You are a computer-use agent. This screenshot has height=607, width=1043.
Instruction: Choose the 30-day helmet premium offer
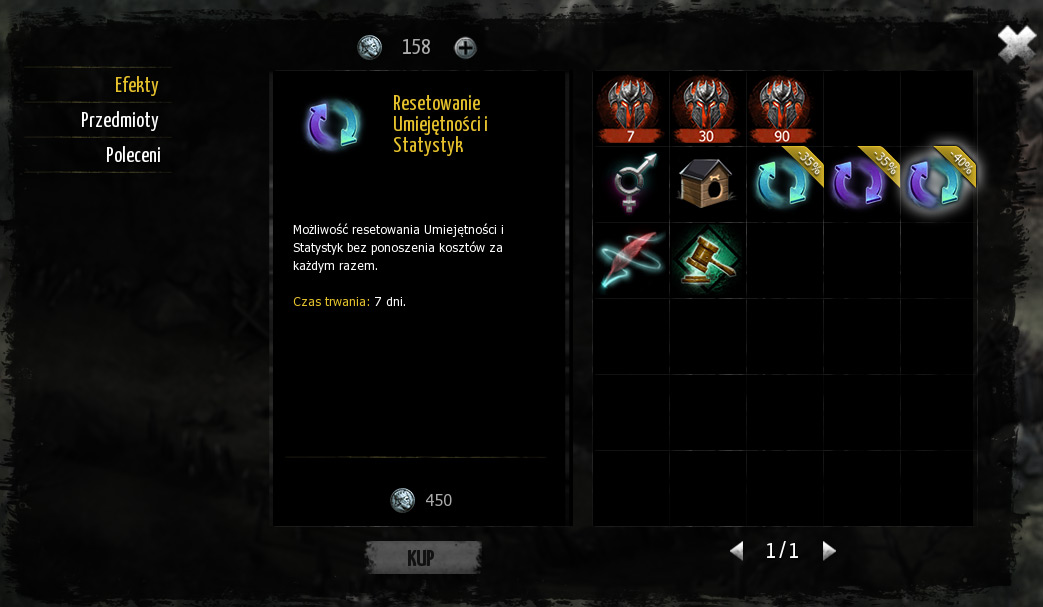[x=707, y=108]
